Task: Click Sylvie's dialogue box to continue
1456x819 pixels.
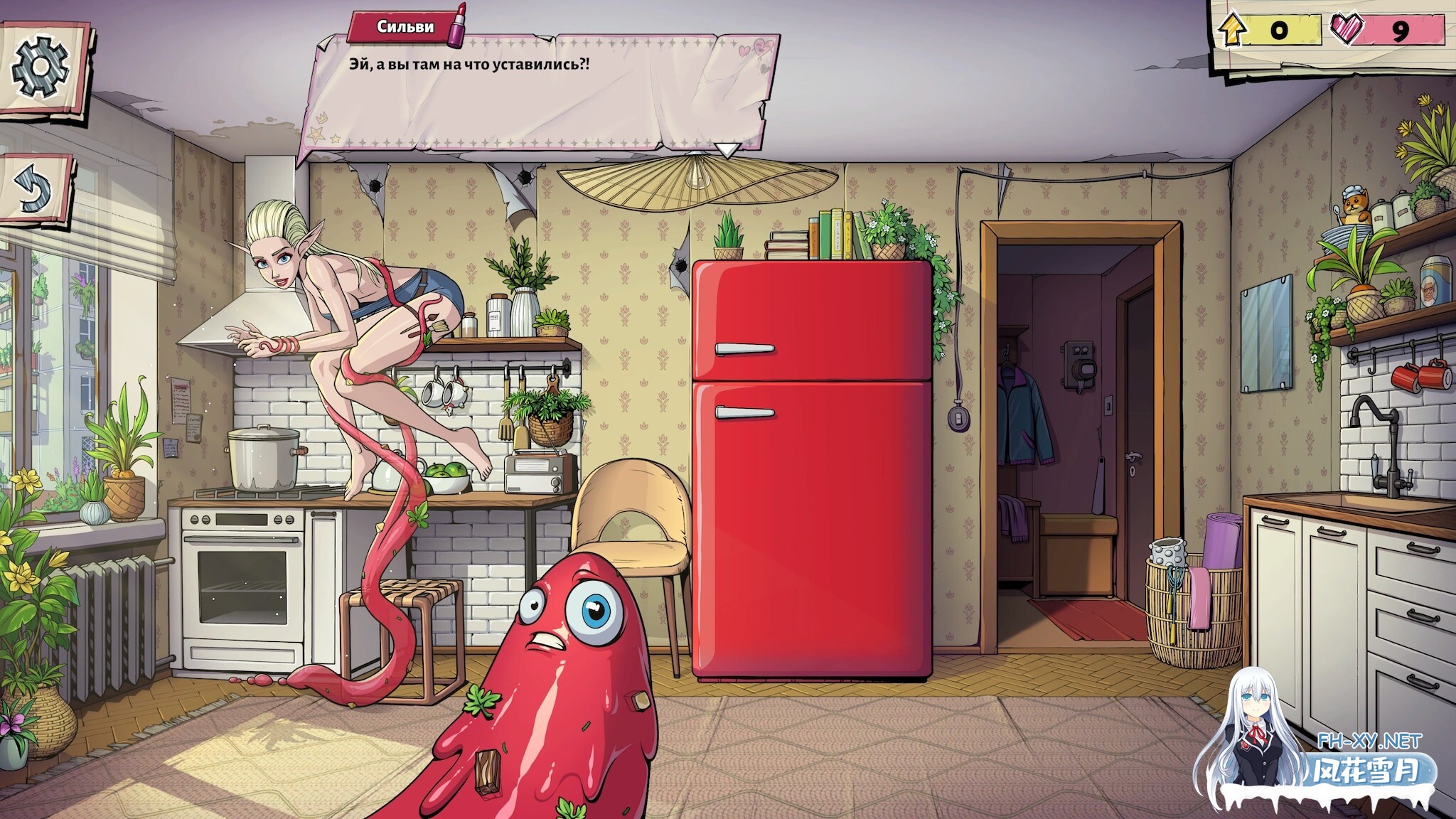Action: point(540,92)
